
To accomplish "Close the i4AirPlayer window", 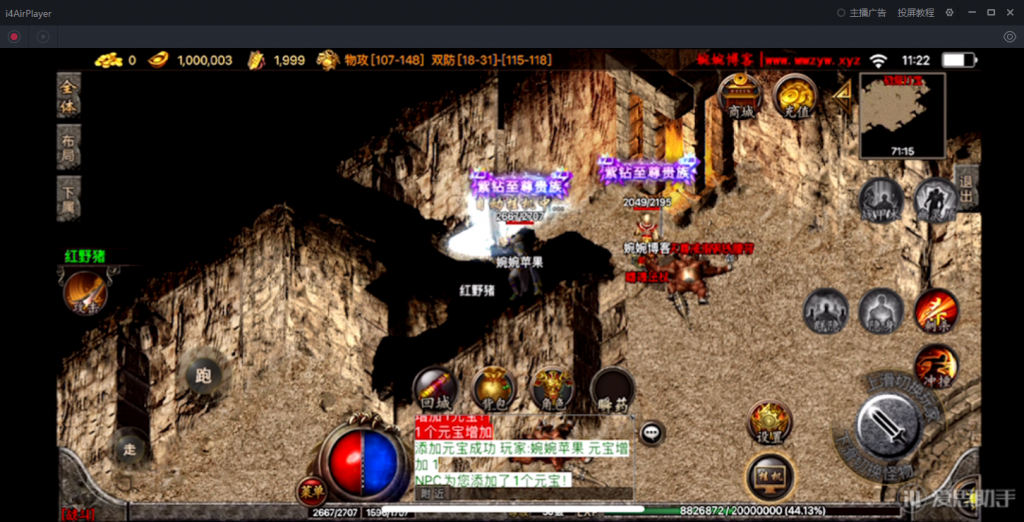I will 1010,12.
